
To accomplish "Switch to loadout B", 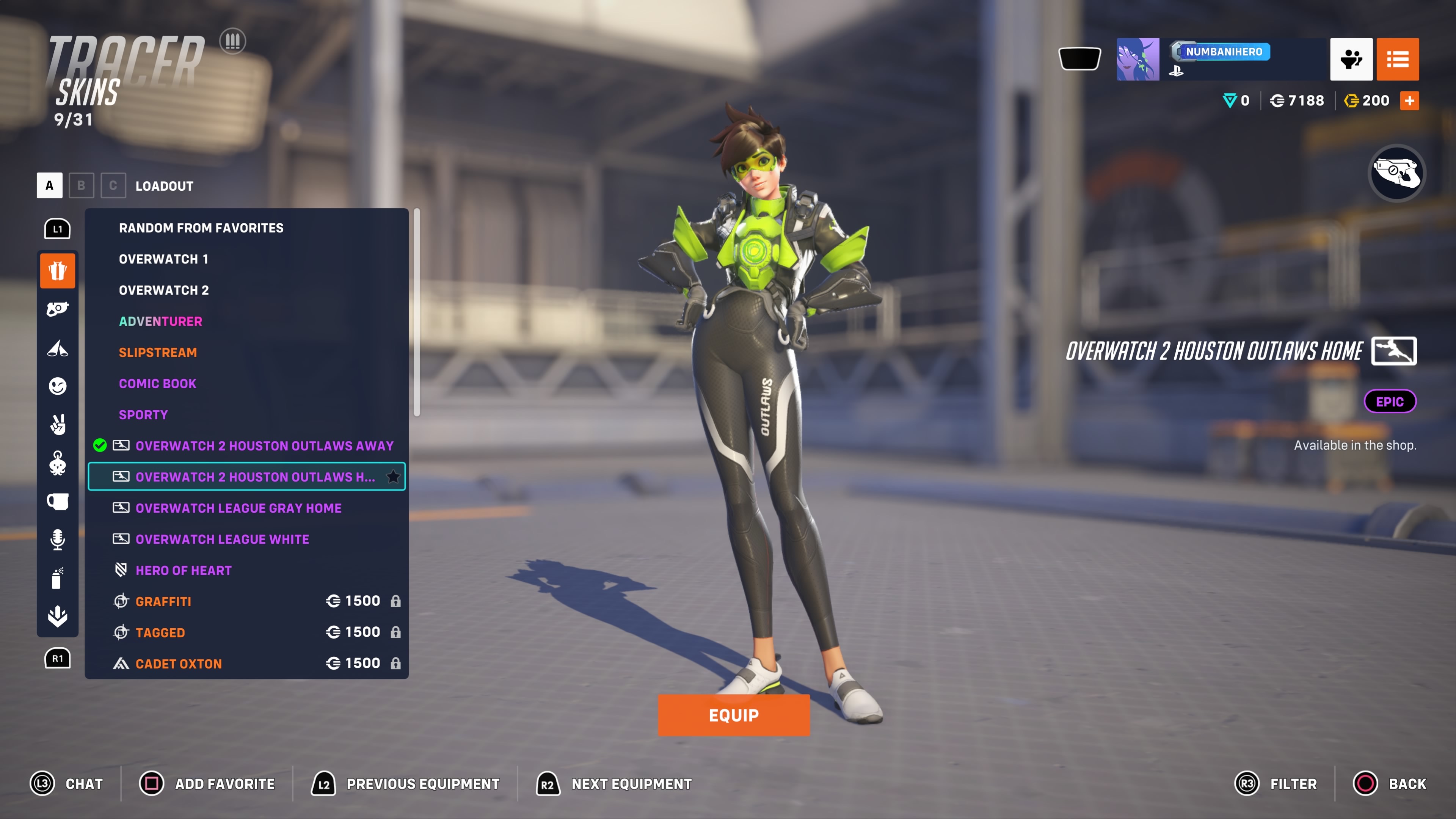I will 81,185.
